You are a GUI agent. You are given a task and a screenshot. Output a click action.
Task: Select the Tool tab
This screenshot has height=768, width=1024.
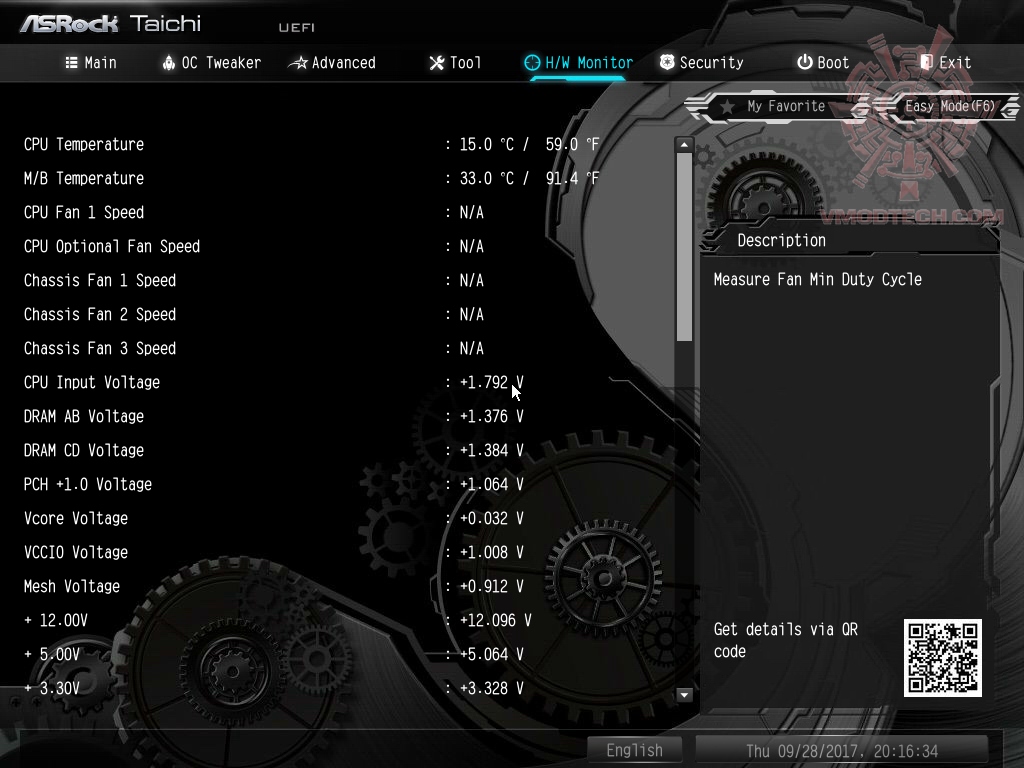pyautogui.click(x=455, y=62)
